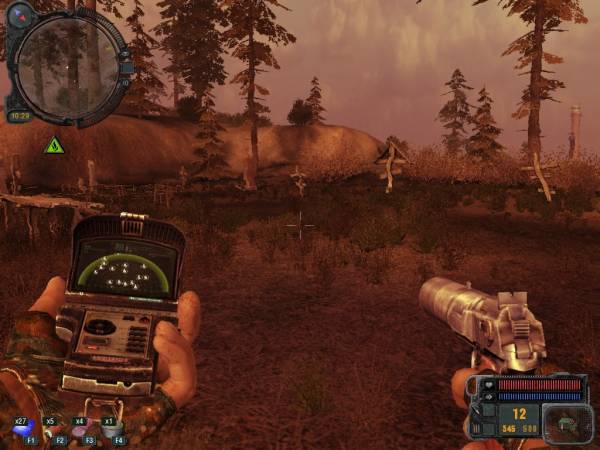The height and width of the screenshot is (450, 600).
Task: Use the F3 quick slot with x4 items
Action: tap(81, 431)
